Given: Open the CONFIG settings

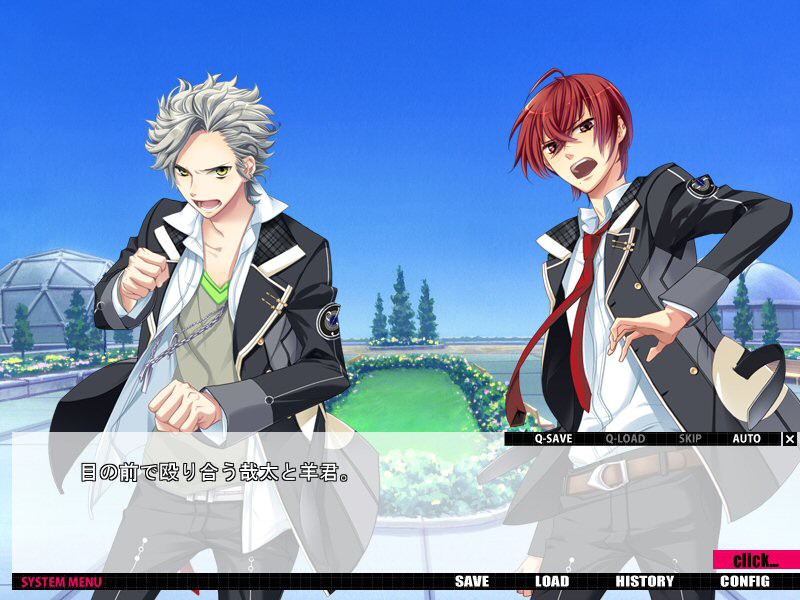Looking at the screenshot, I should pyautogui.click(x=745, y=581).
